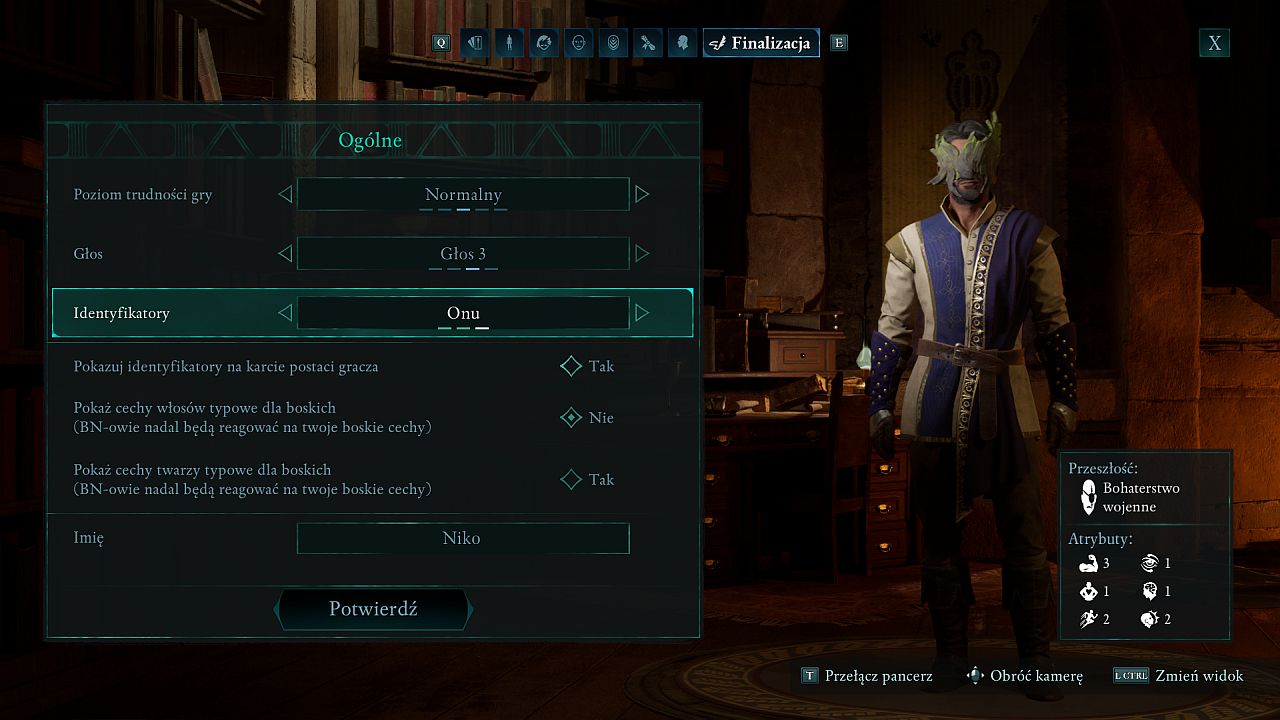Image resolution: width=1280 pixels, height=720 pixels.
Task: Switch to the crossed tools tab
Action: pyautogui.click(x=648, y=43)
